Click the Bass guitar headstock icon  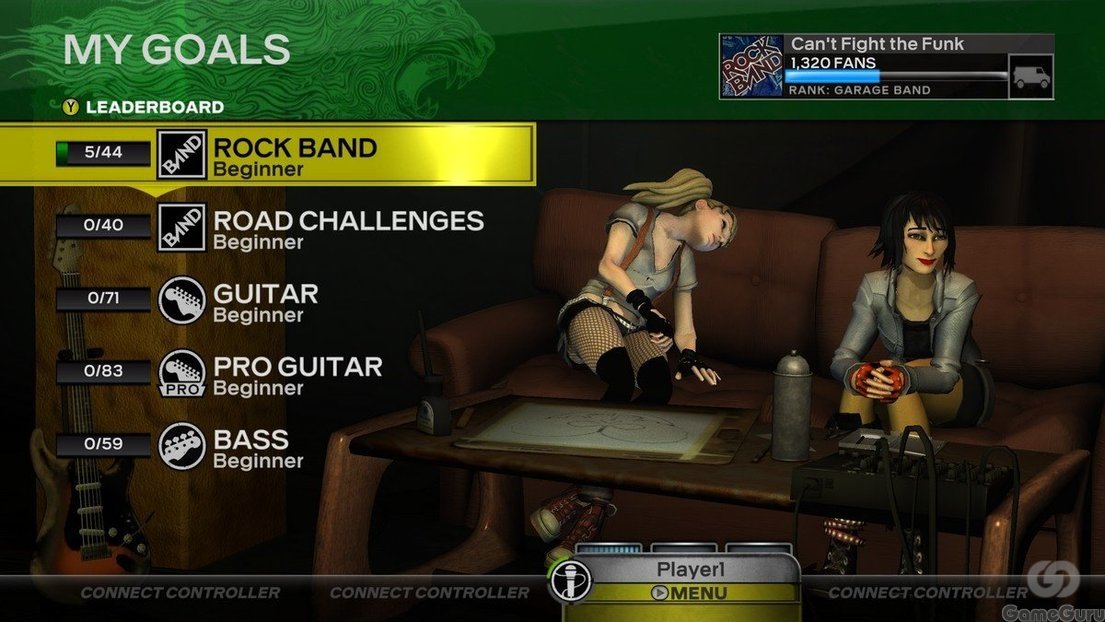pyautogui.click(x=182, y=447)
